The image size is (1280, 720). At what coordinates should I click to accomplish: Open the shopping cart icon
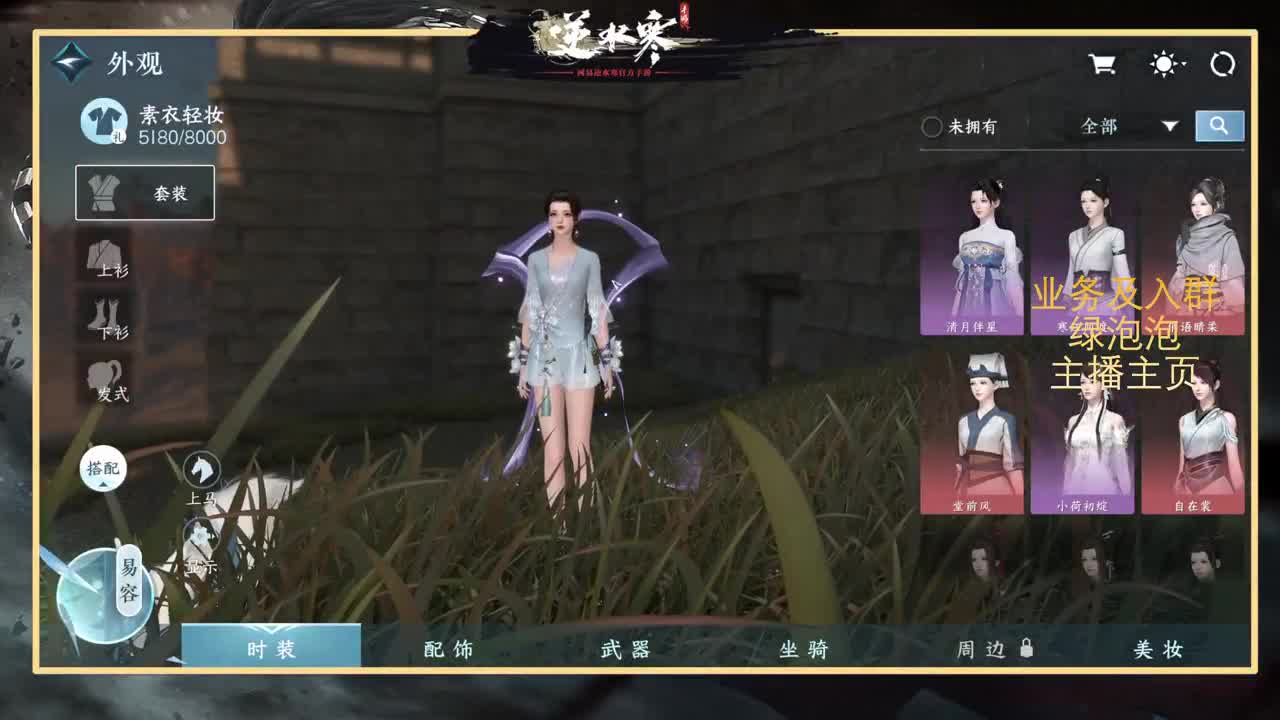pyautogui.click(x=1100, y=63)
